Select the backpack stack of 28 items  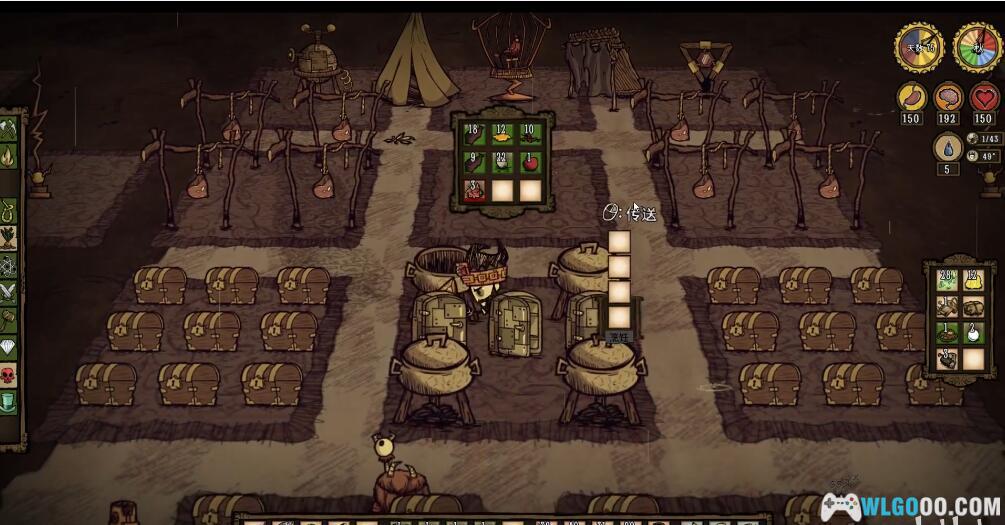(947, 281)
